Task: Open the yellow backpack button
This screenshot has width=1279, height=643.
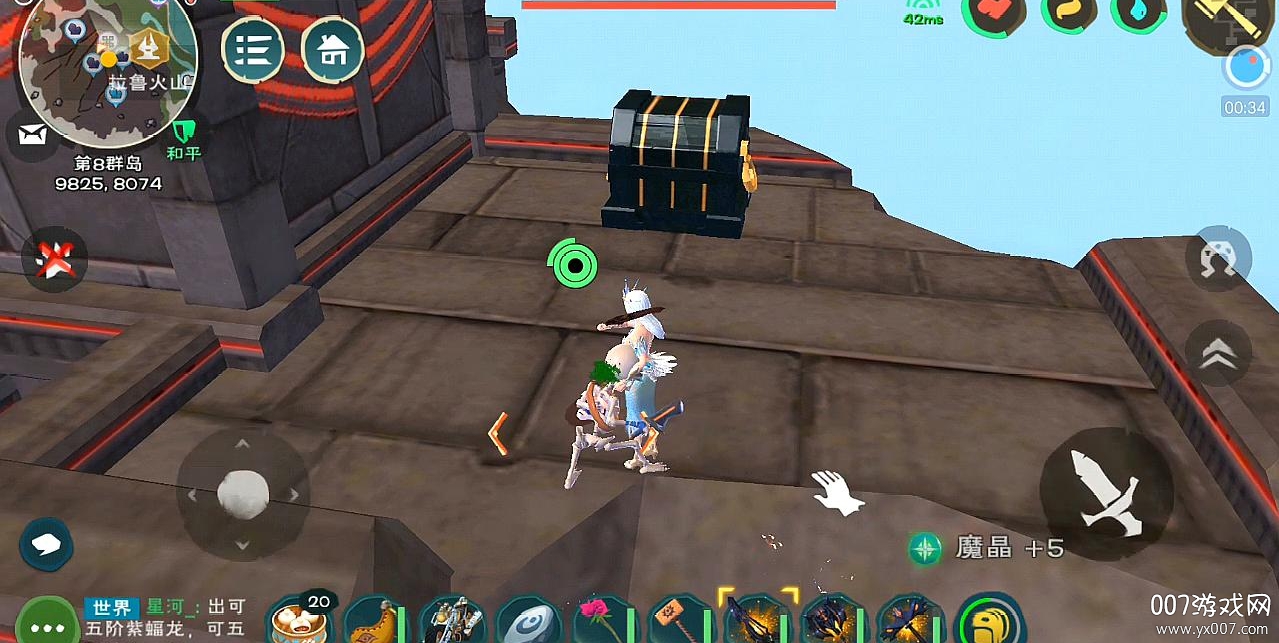Action: (990, 622)
